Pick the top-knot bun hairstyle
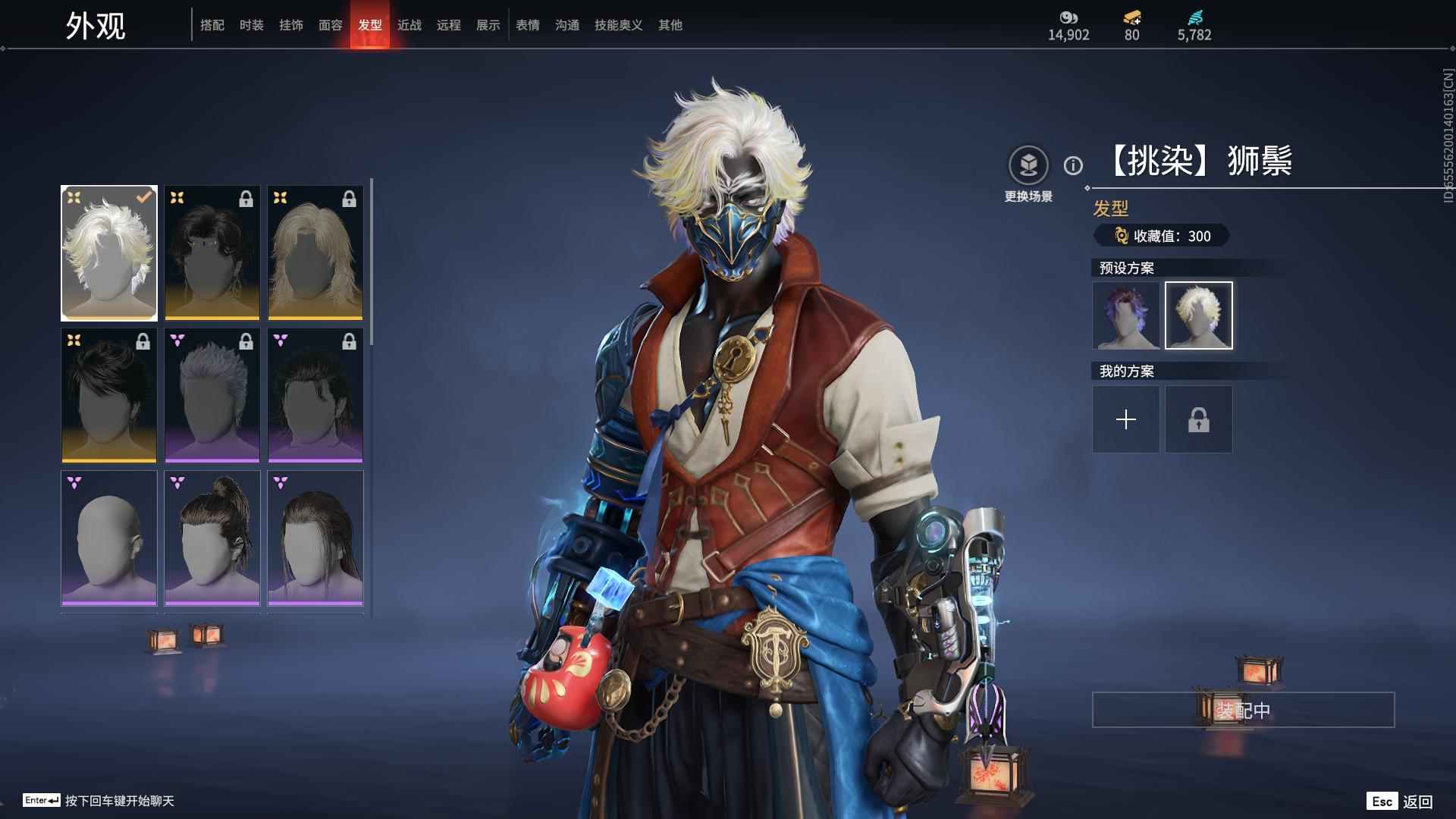This screenshot has width=1456, height=819. (x=212, y=538)
